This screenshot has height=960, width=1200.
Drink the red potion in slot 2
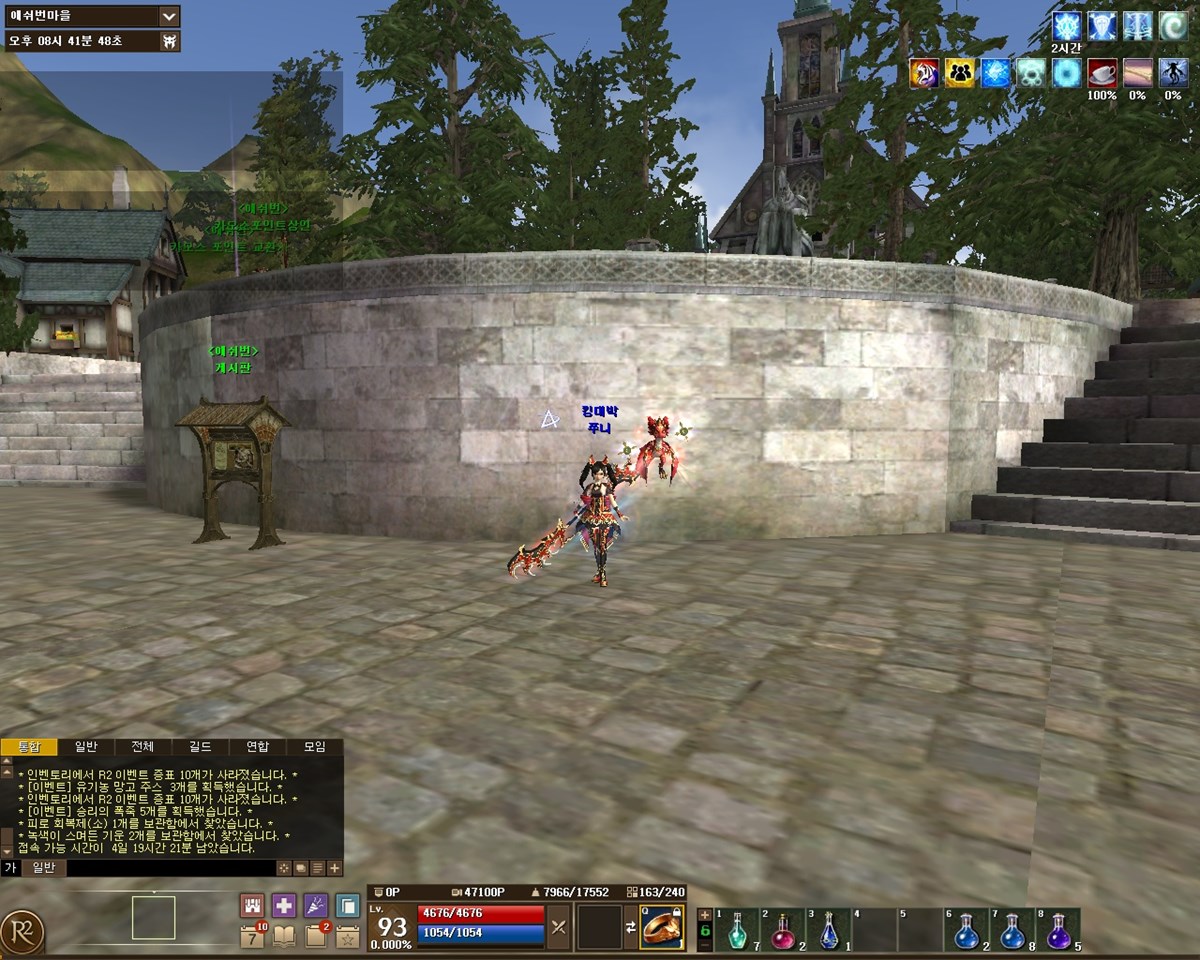coord(783,931)
